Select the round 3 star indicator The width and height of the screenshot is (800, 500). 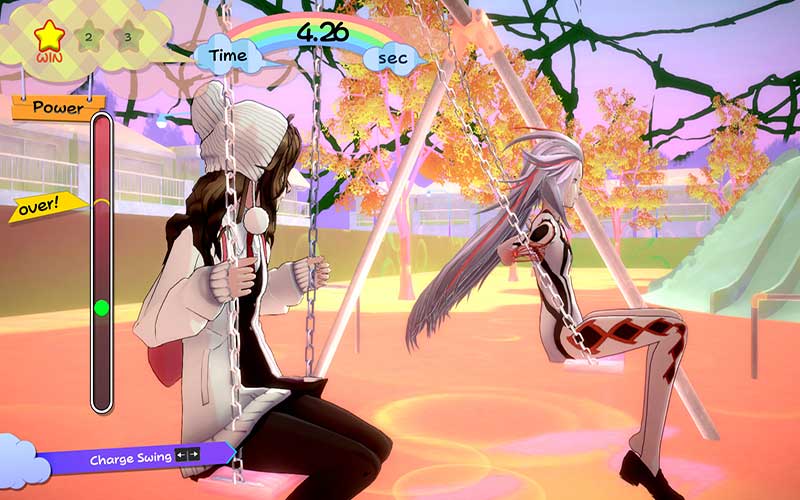[127, 38]
